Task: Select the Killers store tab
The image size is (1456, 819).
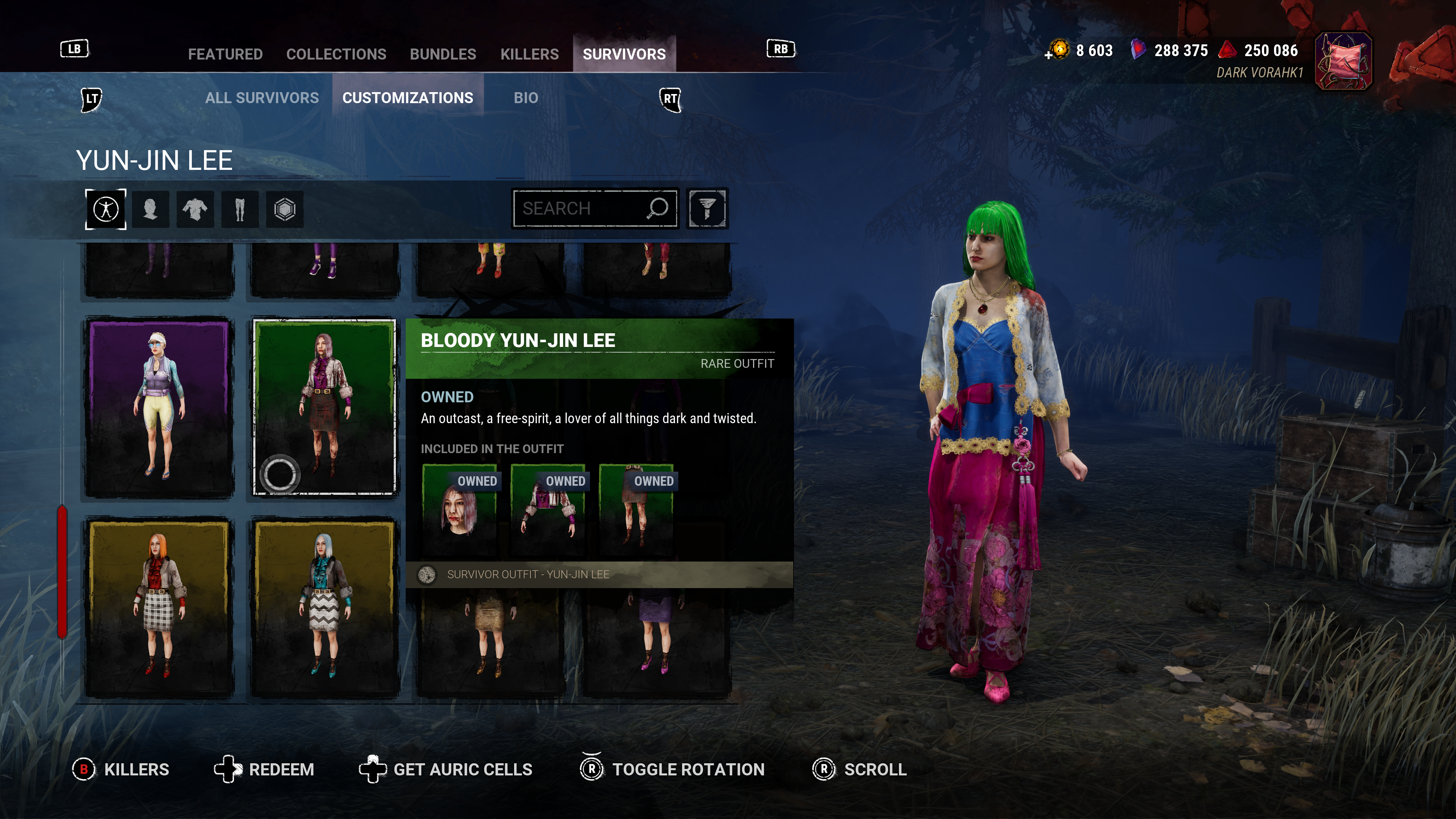Action: [529, 54]
